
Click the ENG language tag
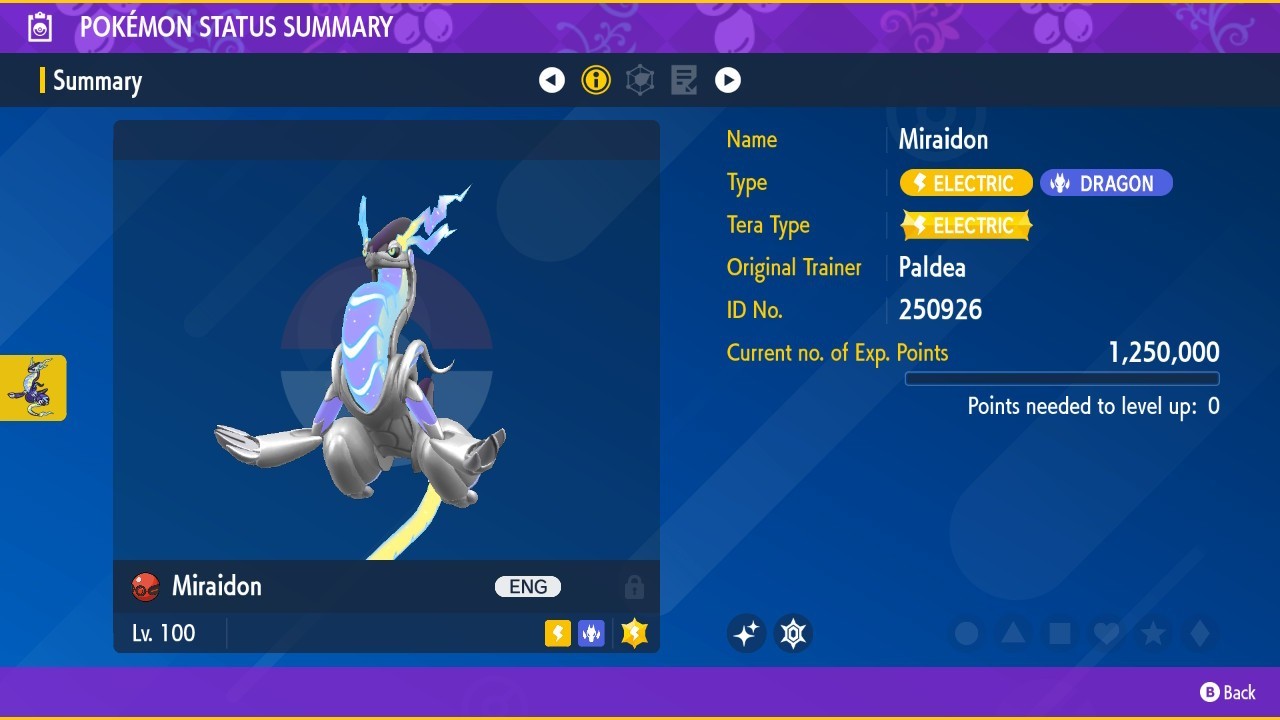tap(528, 587)
